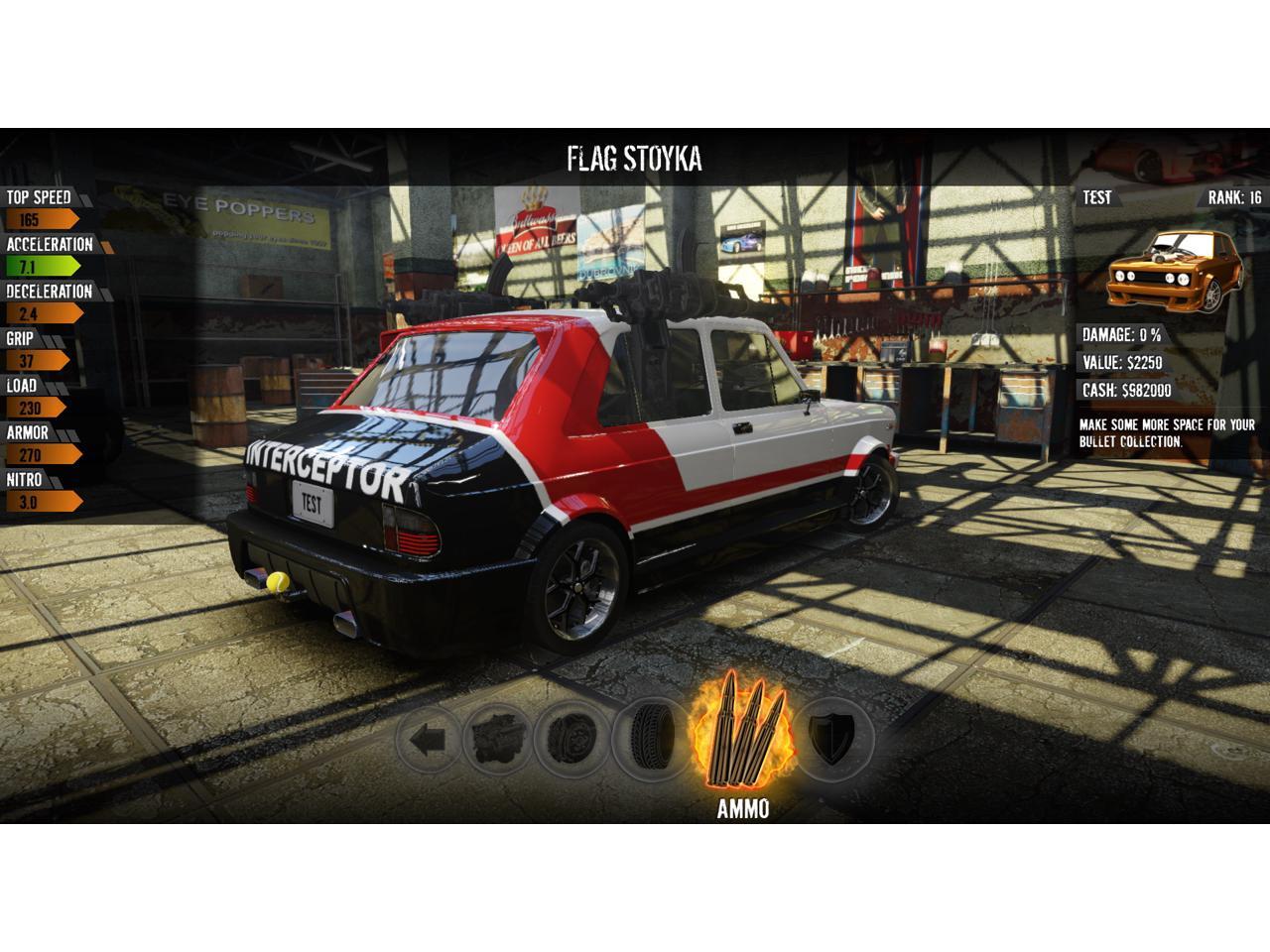Go back with the left arrow button
This screenshot has height=952, width=1270.
(x=429, y=740)
